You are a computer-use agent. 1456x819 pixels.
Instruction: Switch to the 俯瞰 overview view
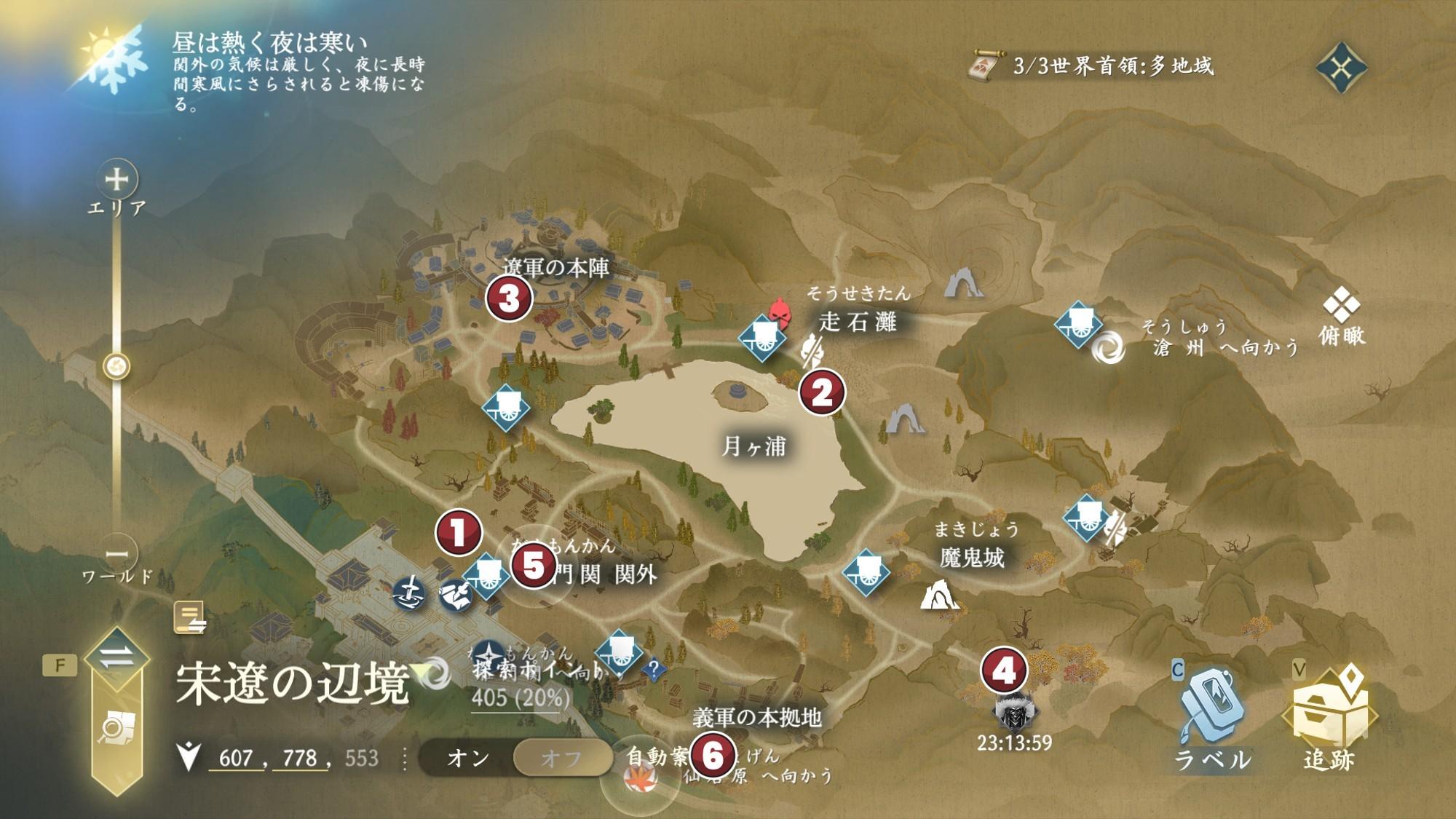coord(1341,315)
